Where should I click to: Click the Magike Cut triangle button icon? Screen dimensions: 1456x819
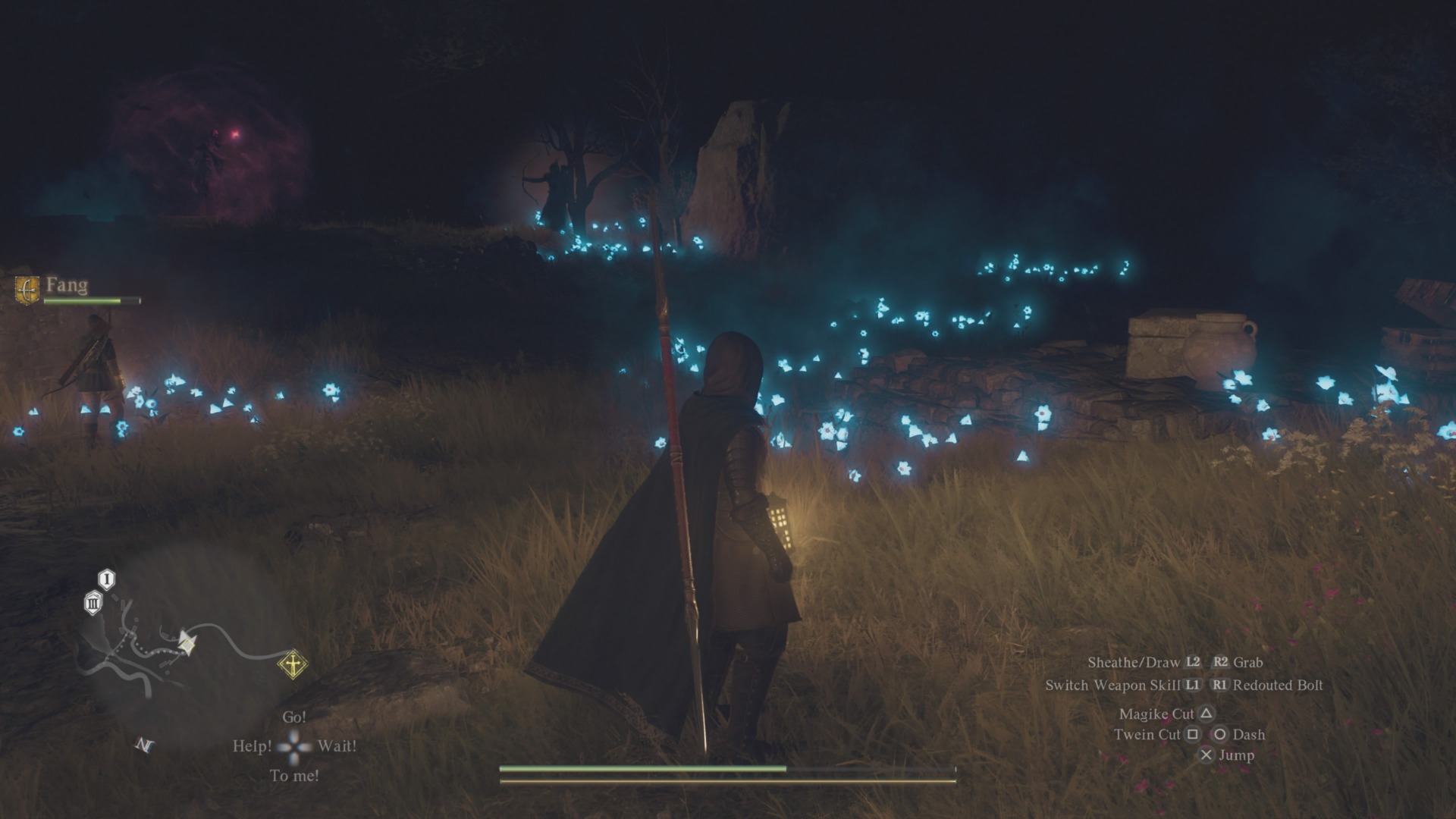coord(1207,714)
